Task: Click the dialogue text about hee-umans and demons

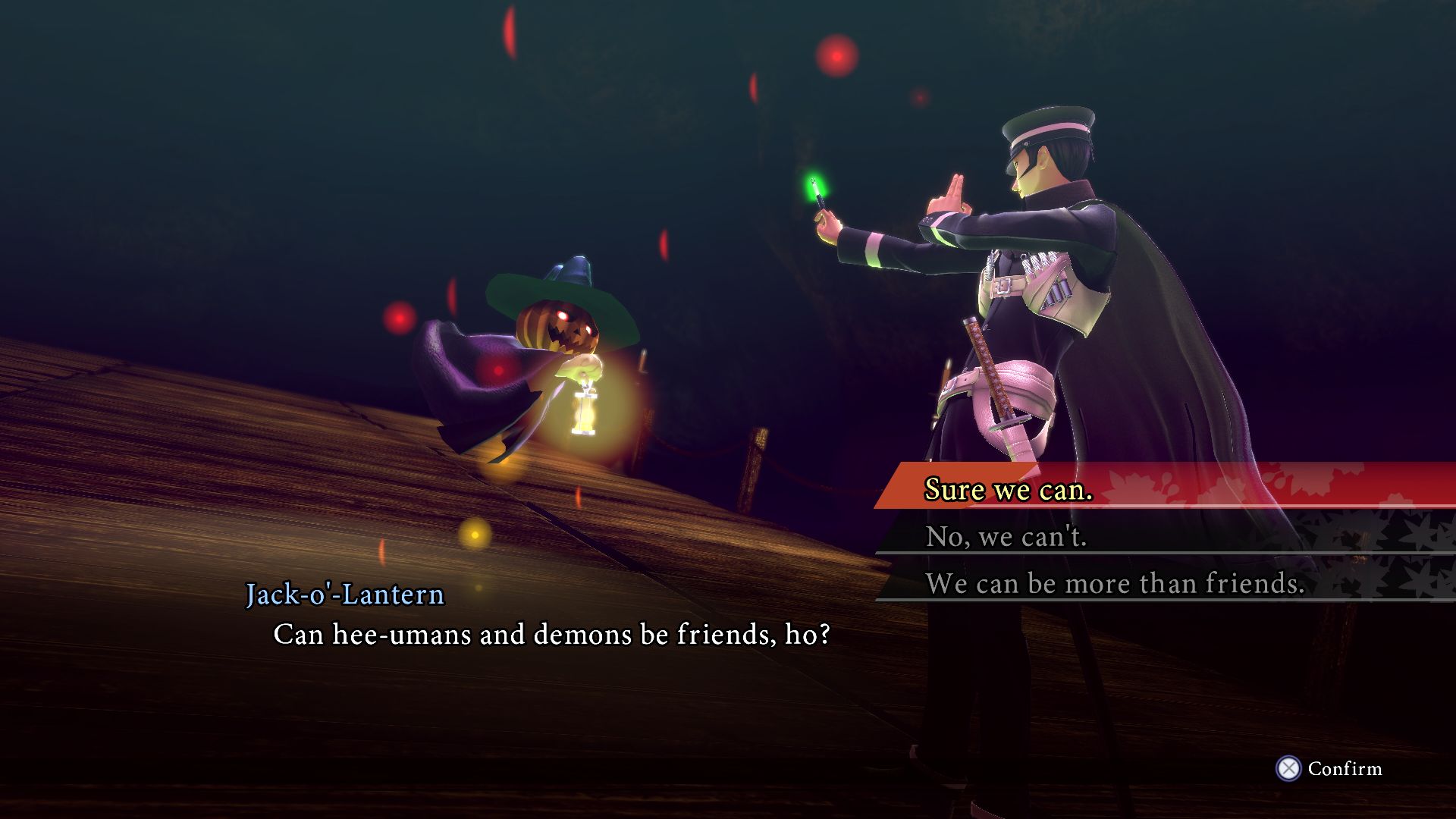Action: [x=551, y=635]
